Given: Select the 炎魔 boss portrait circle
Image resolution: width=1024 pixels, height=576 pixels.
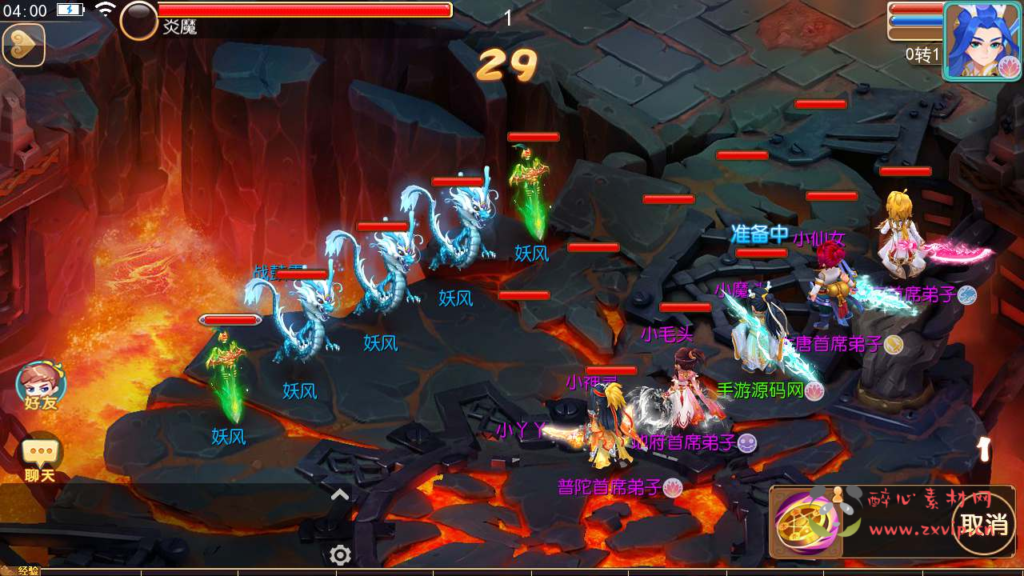Looking at the screenshot, I should pyautogui.click(x=139, y=18).
